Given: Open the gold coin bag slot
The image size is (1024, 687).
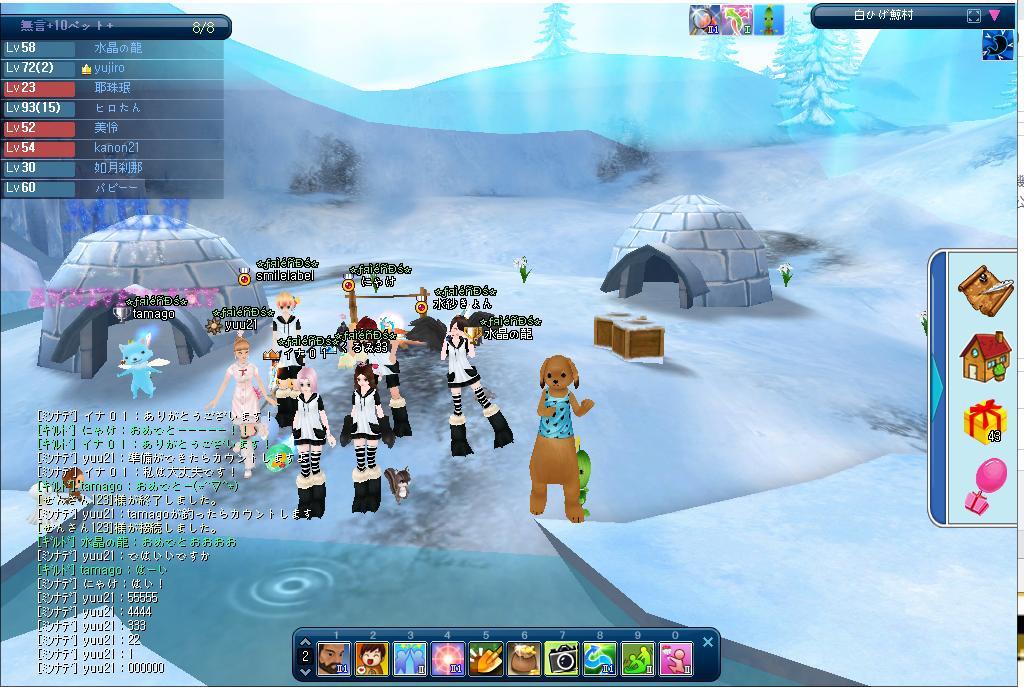Looking at the screenshot, I should (x=524, y=659).
